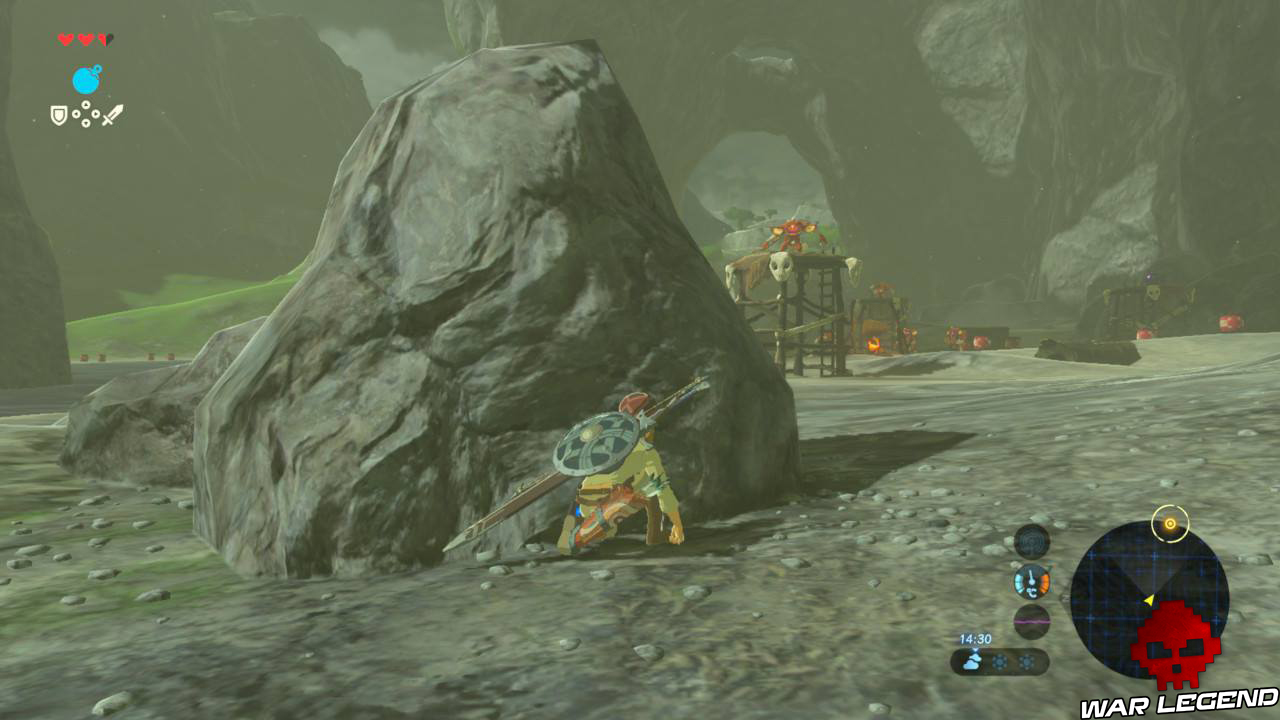Toggle the second weather icon in the forecast bar
The height and width of the screenshot is (720, 1280).
[x=1000, y=660]
